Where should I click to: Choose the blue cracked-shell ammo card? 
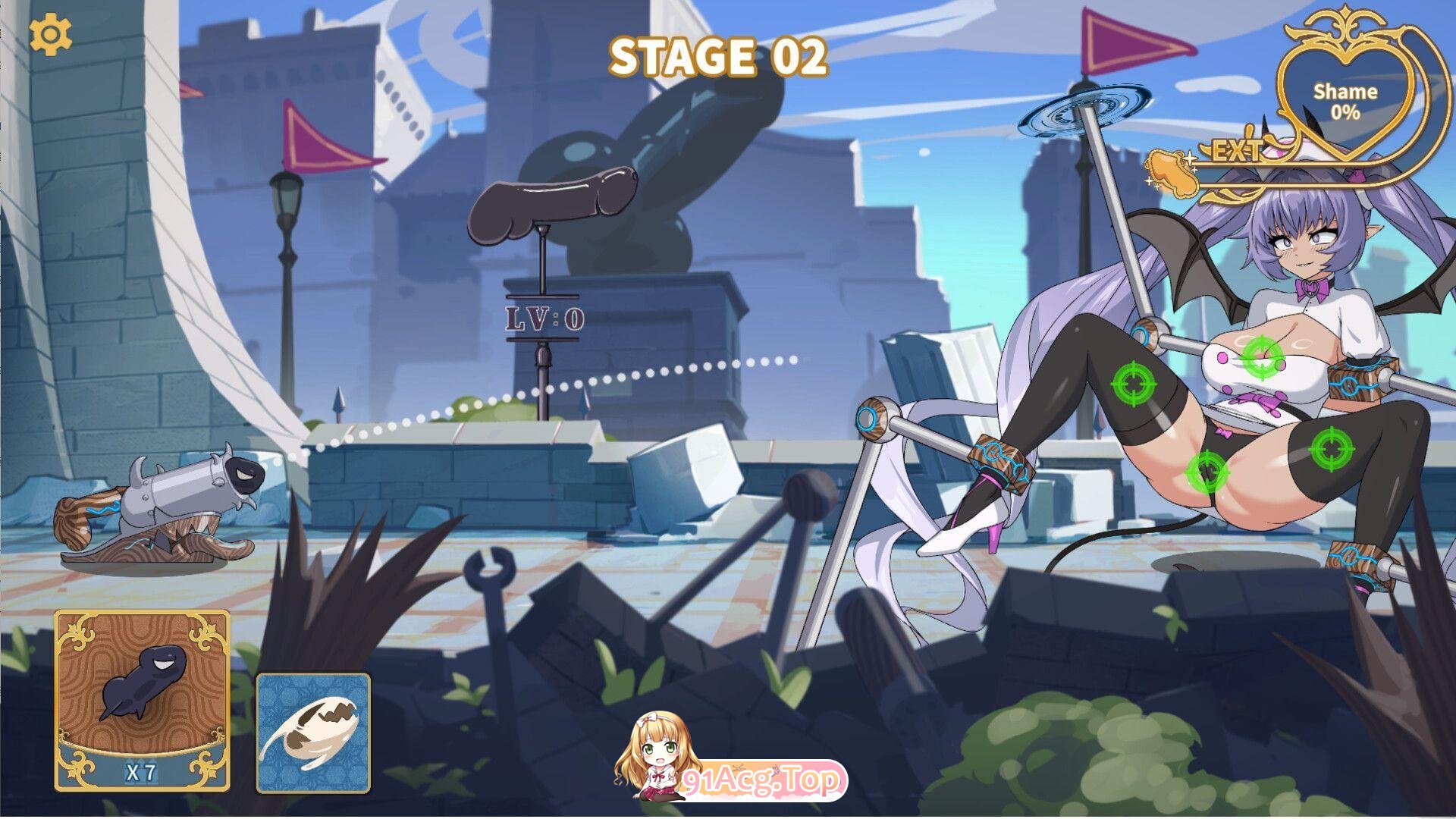coord(313,733)
